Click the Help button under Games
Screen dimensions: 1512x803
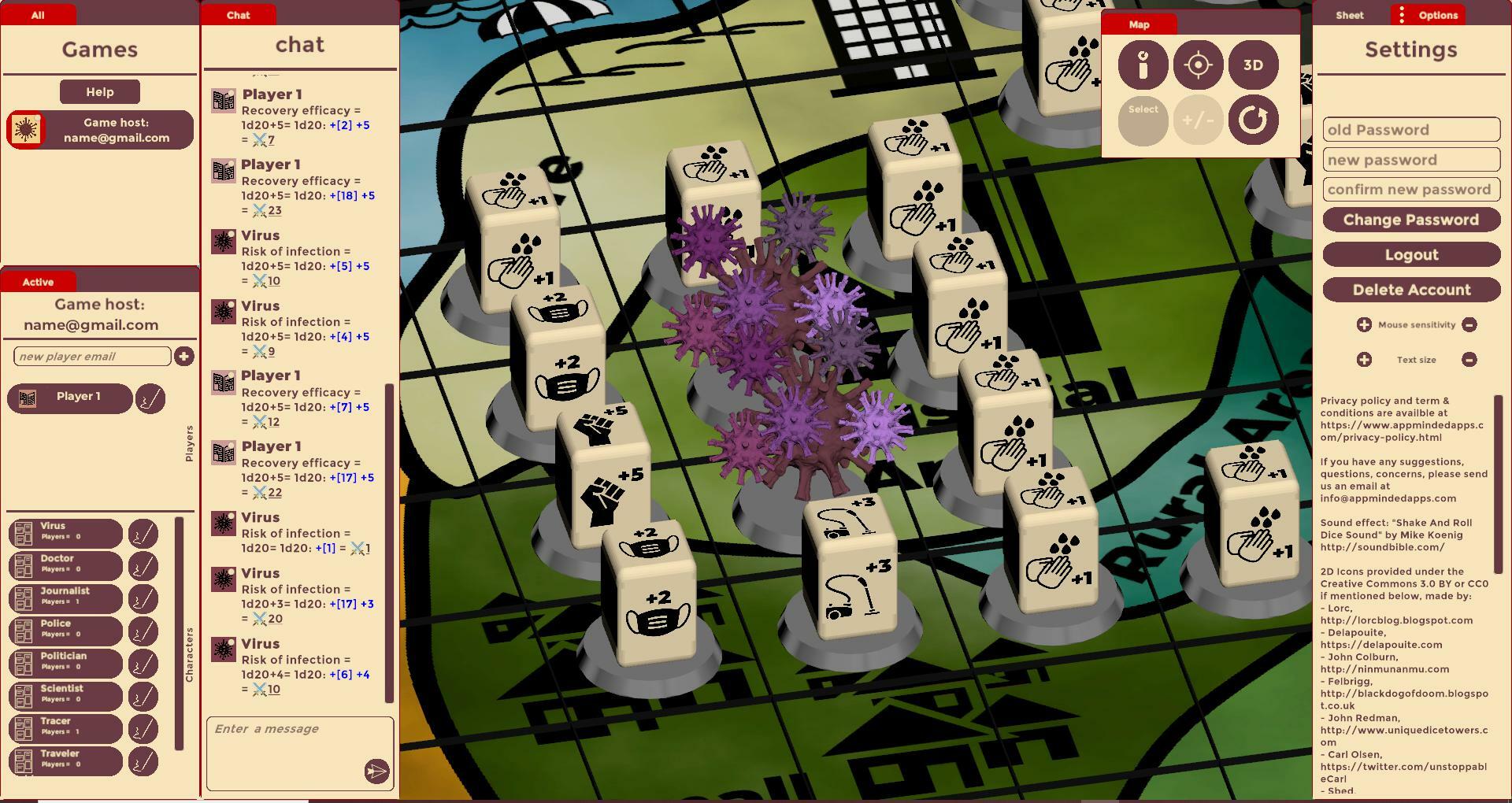point(99,91)
